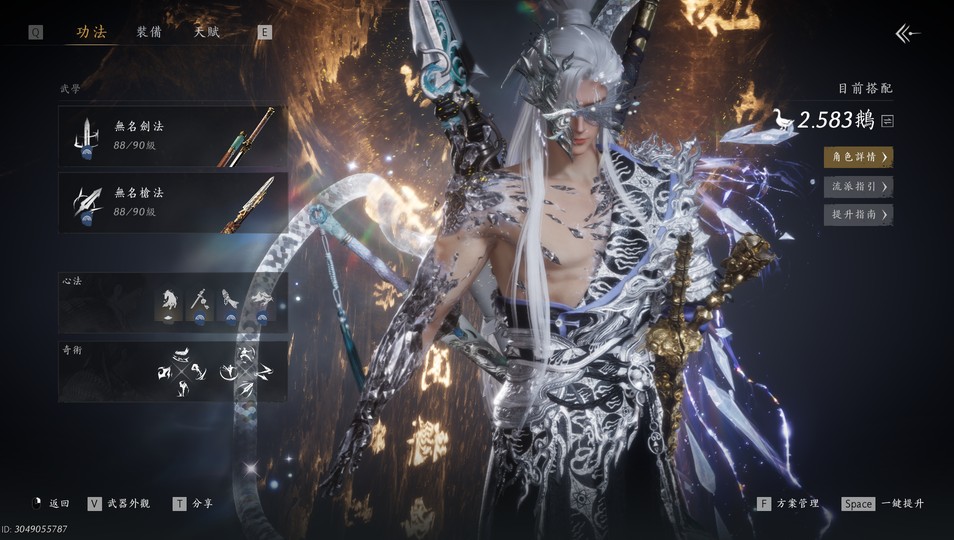Screen dimensions: 954x540
Task: Open the horse 心法 slot
Action: click(168, 301)
